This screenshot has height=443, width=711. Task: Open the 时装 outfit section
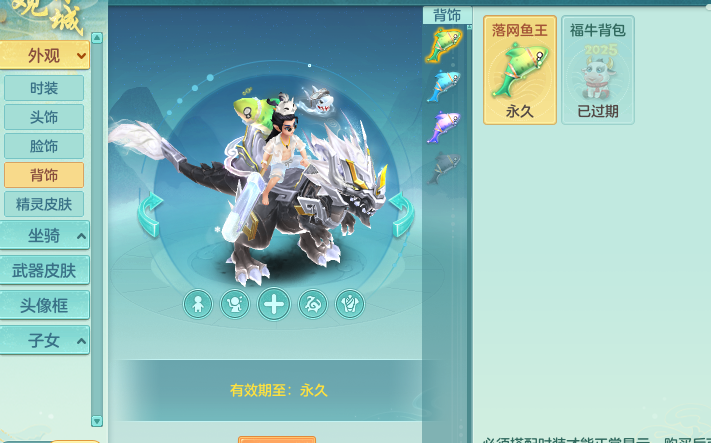44,88
